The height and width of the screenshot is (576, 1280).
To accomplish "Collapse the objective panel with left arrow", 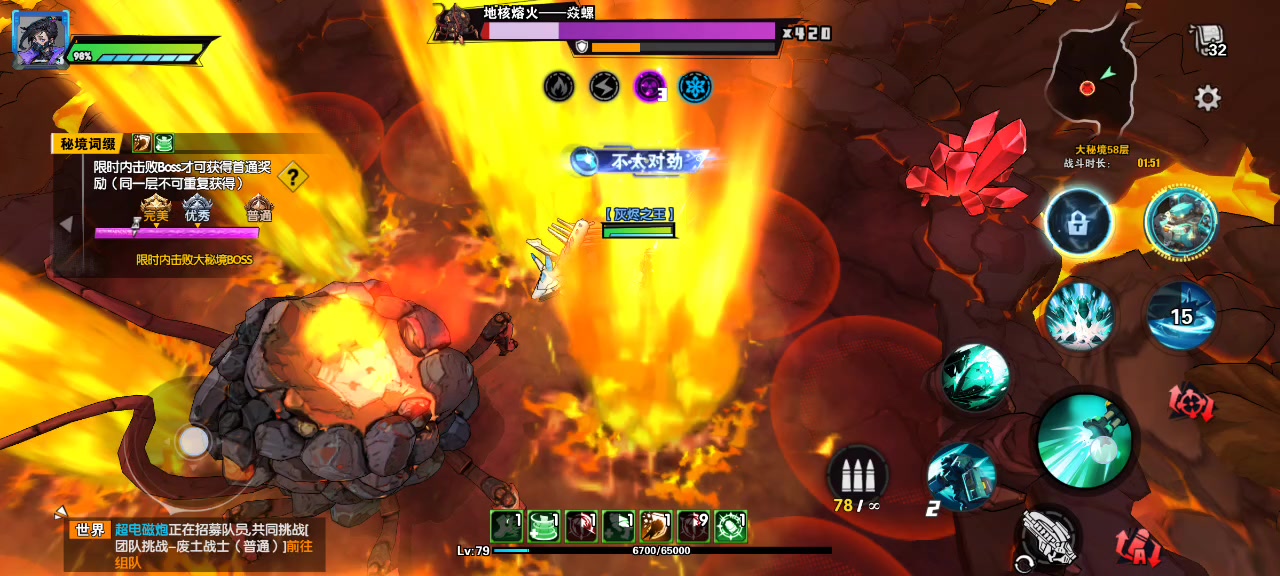I will point(66,224).
